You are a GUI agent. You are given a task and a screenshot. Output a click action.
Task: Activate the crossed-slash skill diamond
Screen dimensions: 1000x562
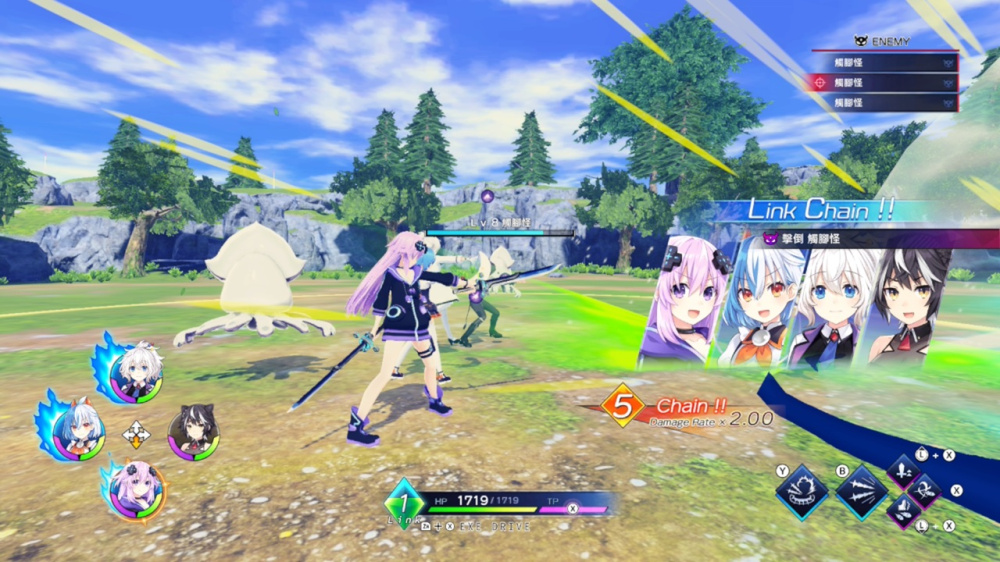click(925, 491)
